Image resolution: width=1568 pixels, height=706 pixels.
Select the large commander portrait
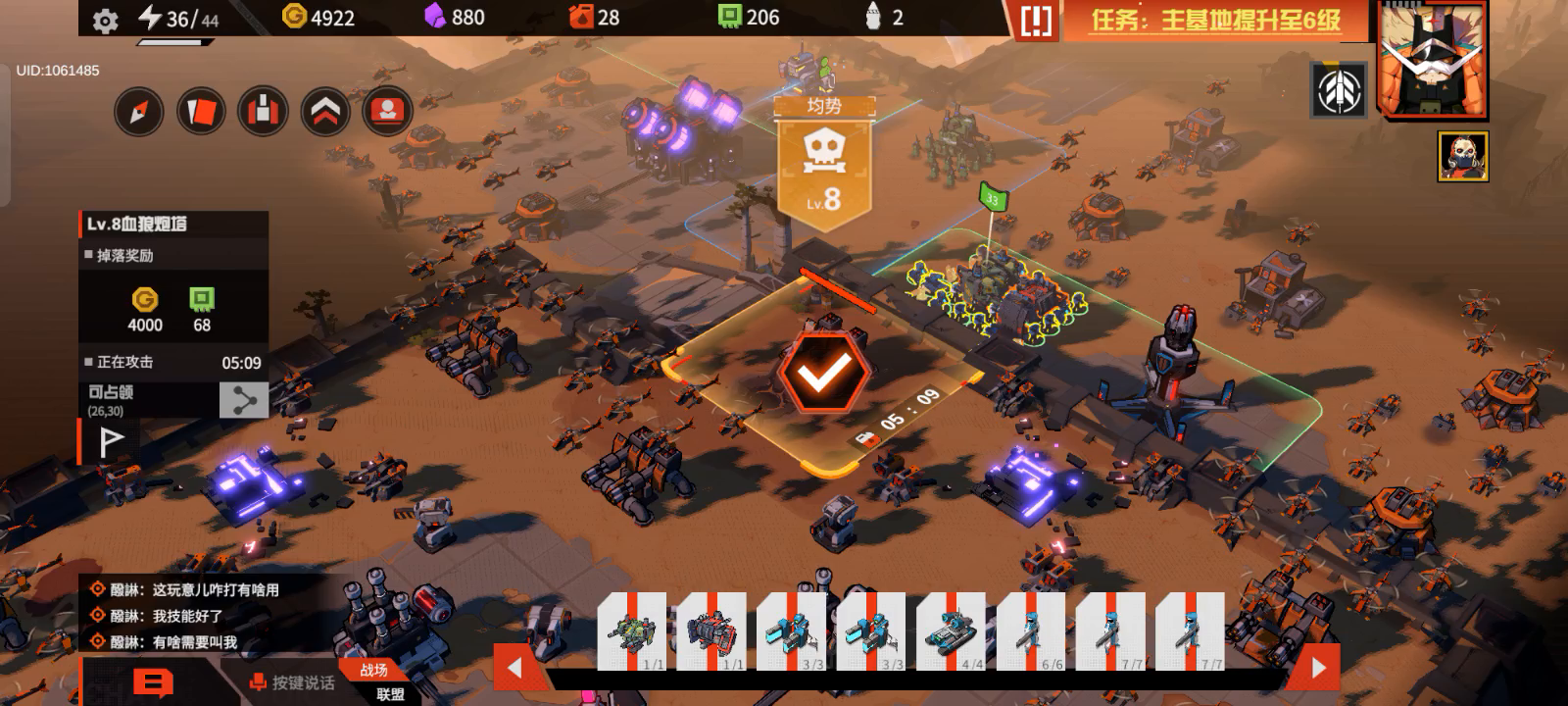(x=1431, y=59)
